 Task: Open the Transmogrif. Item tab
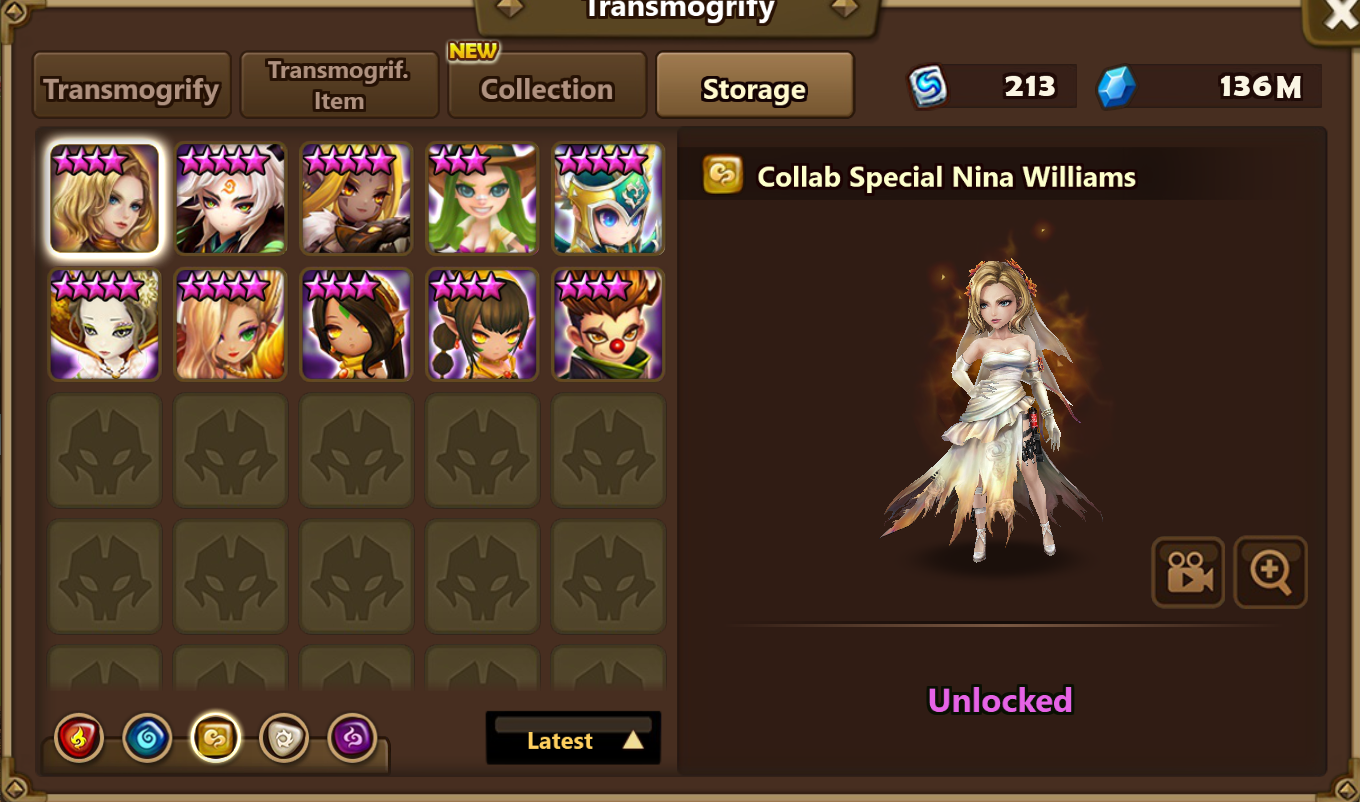click(339, 86)
